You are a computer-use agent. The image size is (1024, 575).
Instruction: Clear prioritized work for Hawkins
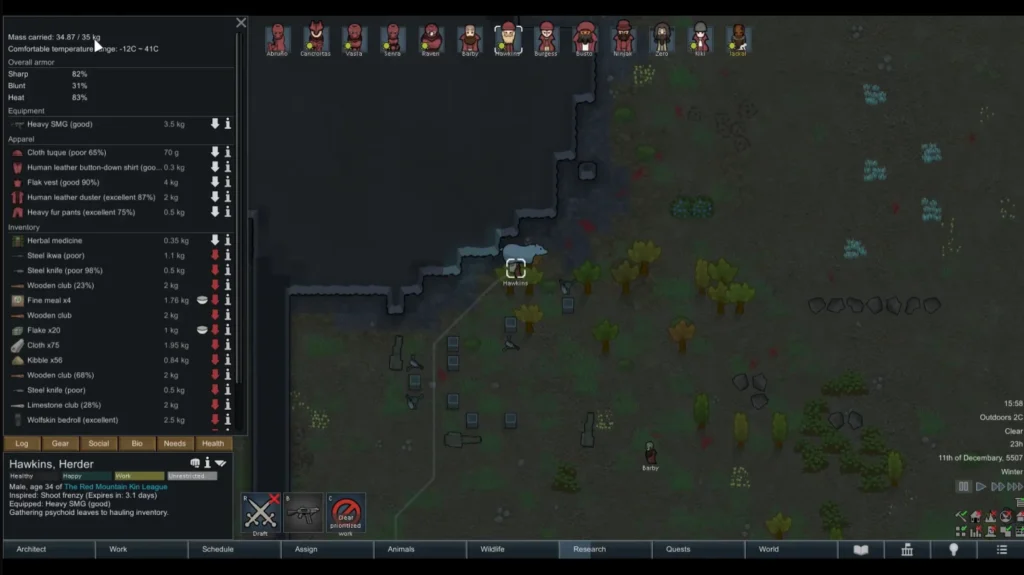346,512
